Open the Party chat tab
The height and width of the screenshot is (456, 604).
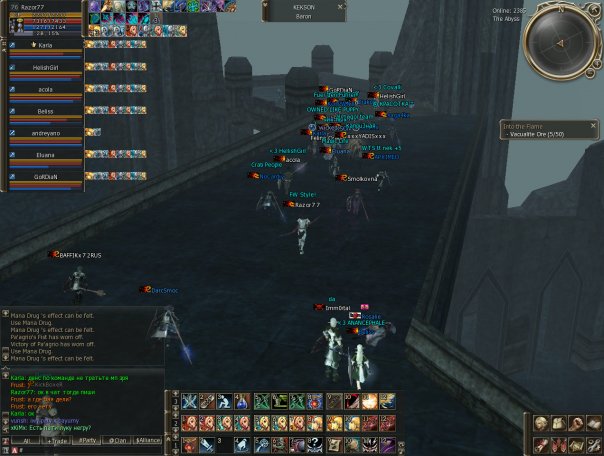pos(87,440)
